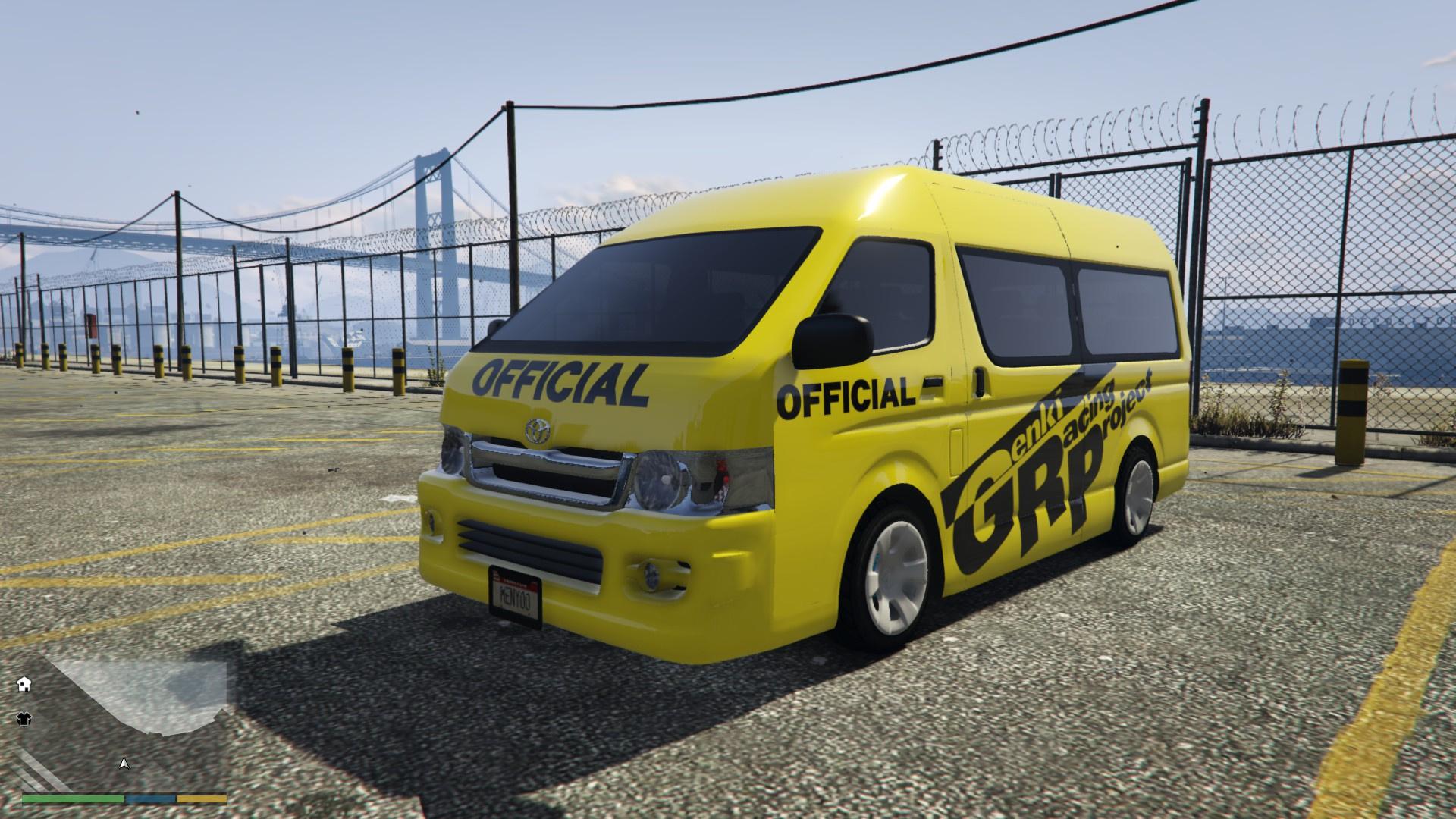The height and width of the screenshot is (819, 1456).
Task: Click the house icon on the minimap
Action: click(23, 684)
